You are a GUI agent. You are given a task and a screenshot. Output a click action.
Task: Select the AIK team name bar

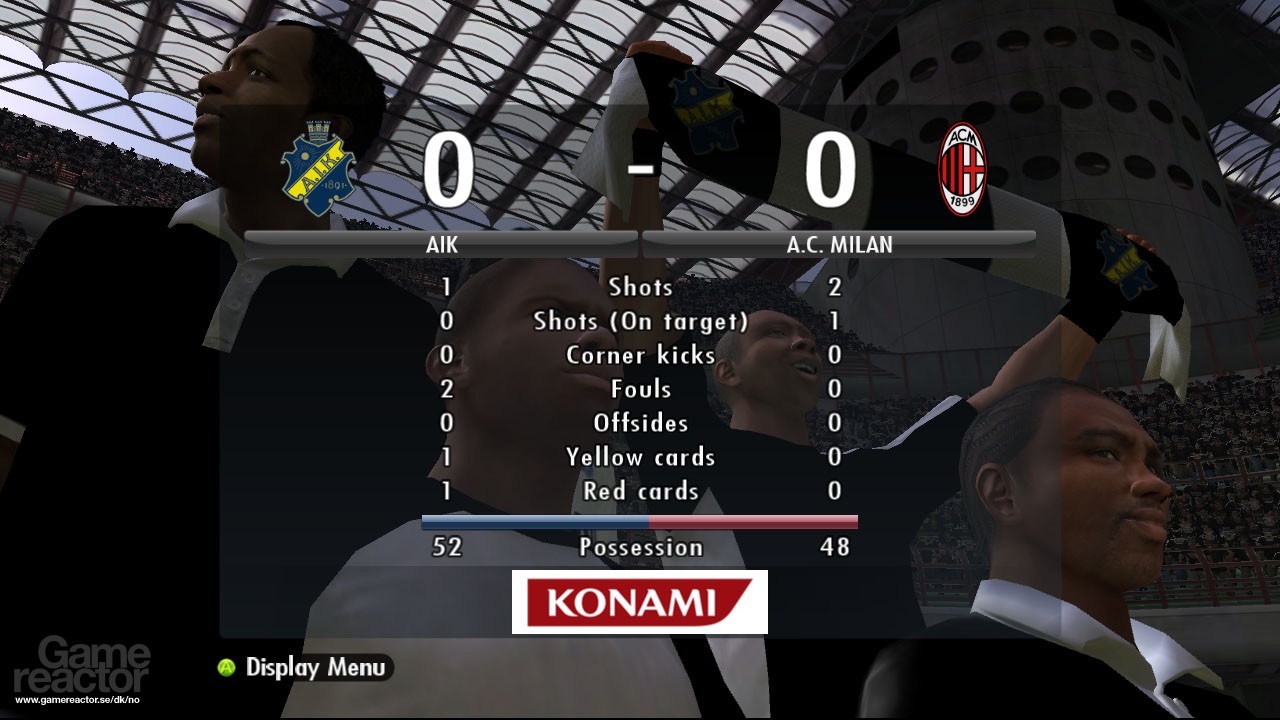[440, 243]
